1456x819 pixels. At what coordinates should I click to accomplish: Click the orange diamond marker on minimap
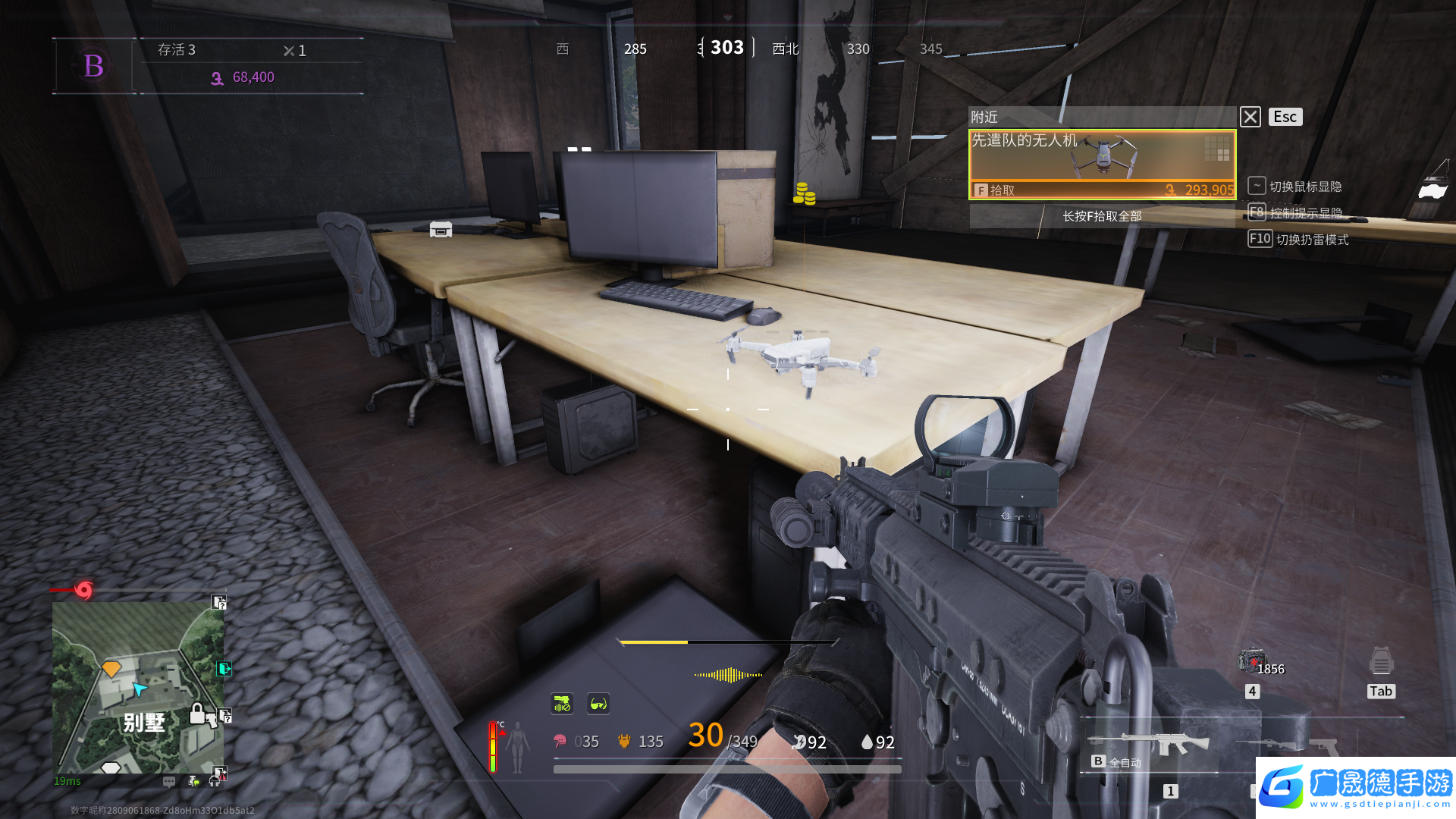[x=111, y=668]
